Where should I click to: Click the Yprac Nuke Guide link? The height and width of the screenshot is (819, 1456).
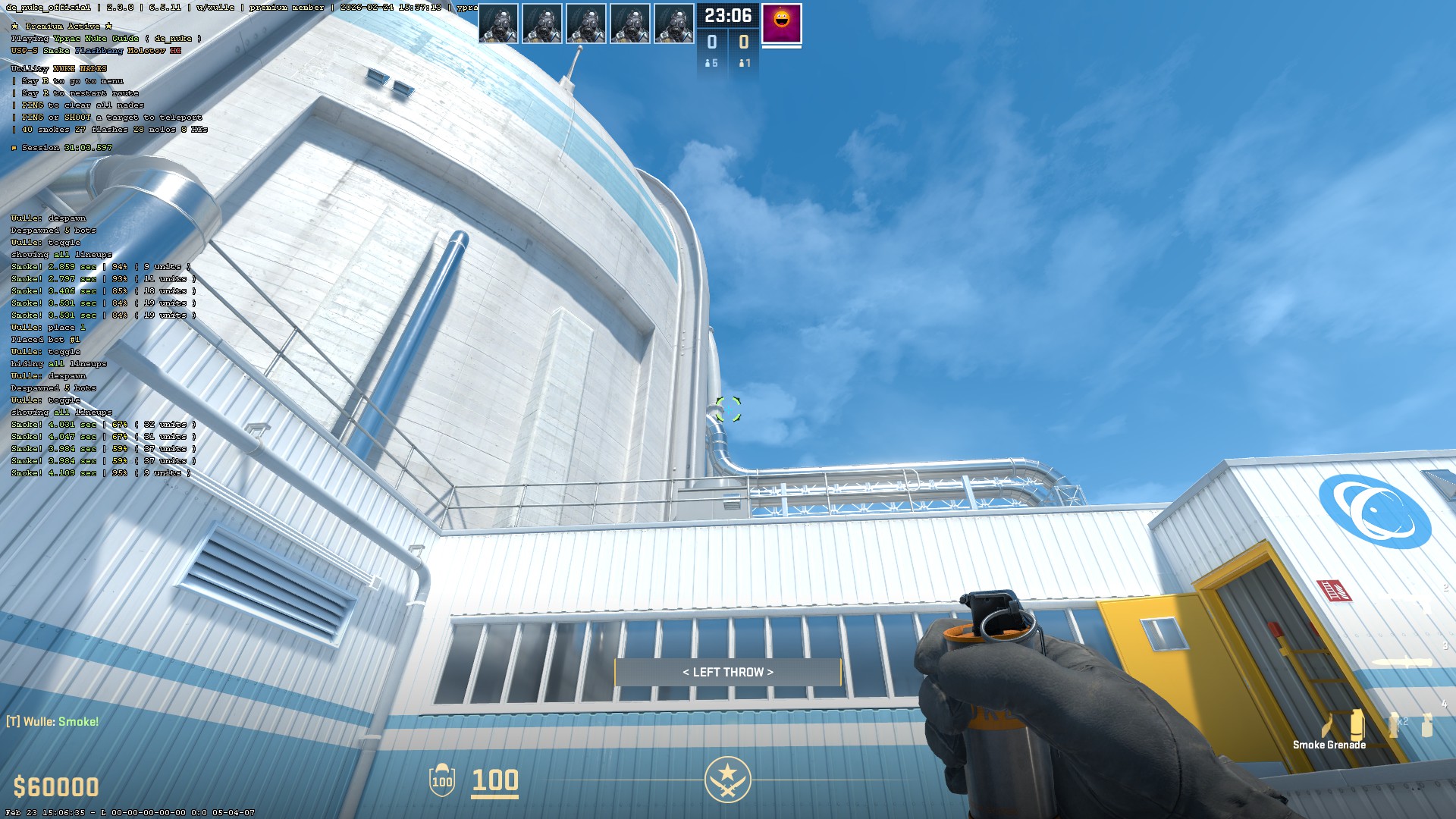(97, 39)
